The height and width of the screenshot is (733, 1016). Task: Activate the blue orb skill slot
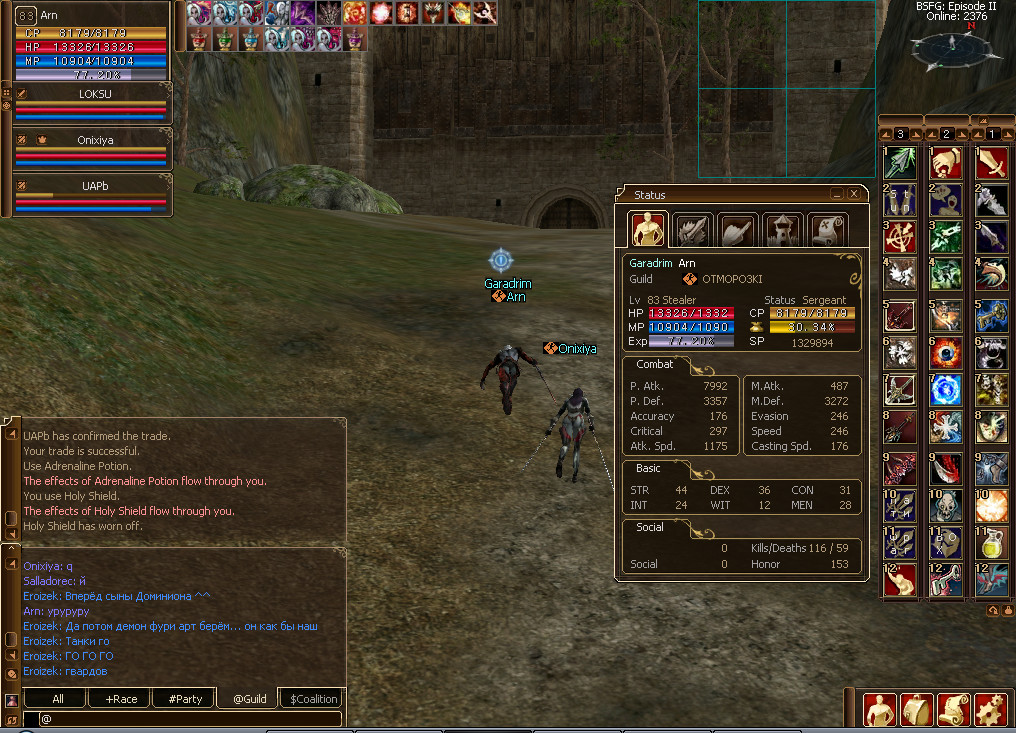pyautogui.click(x=945, y=389)
